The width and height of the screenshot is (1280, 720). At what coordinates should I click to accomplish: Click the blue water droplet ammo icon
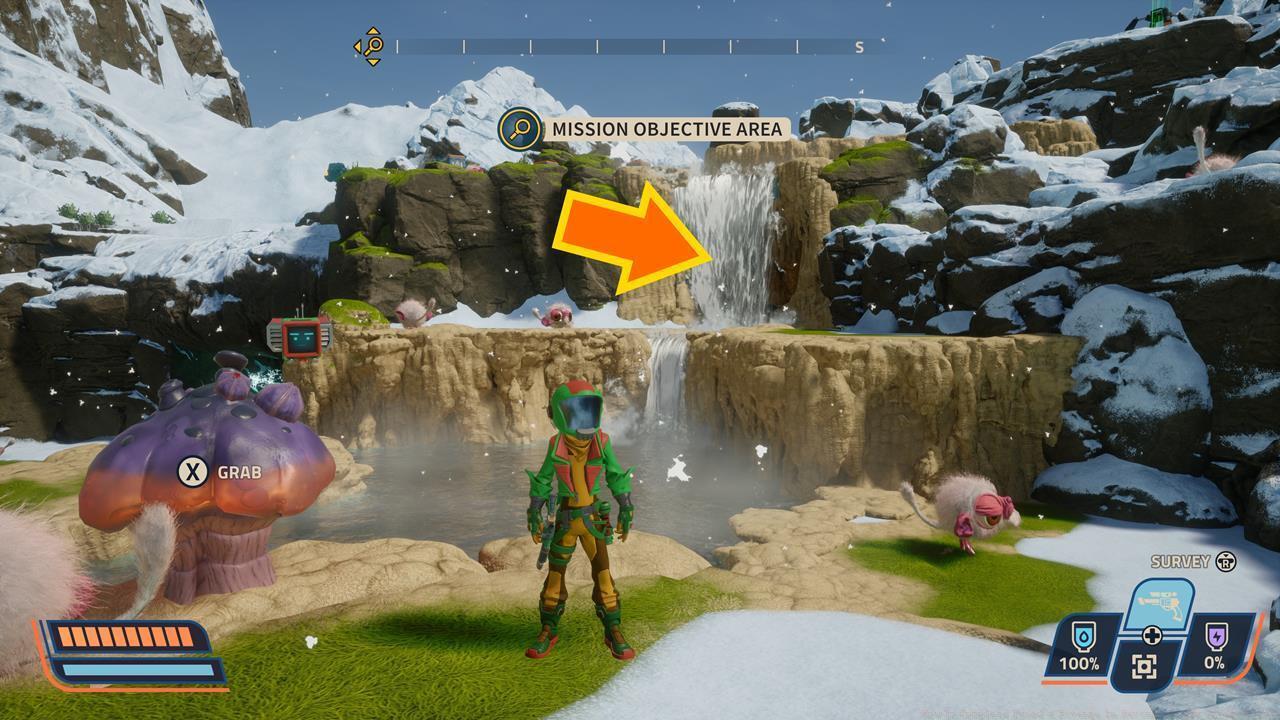click(x=1083, y=637)
